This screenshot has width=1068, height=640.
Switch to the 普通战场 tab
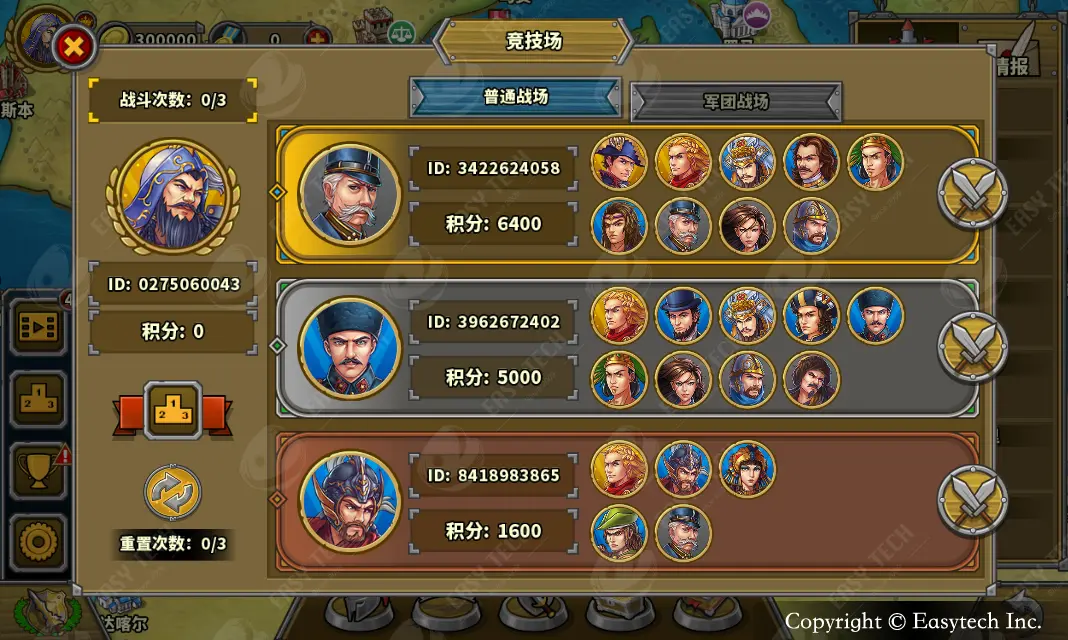[516, 98]
